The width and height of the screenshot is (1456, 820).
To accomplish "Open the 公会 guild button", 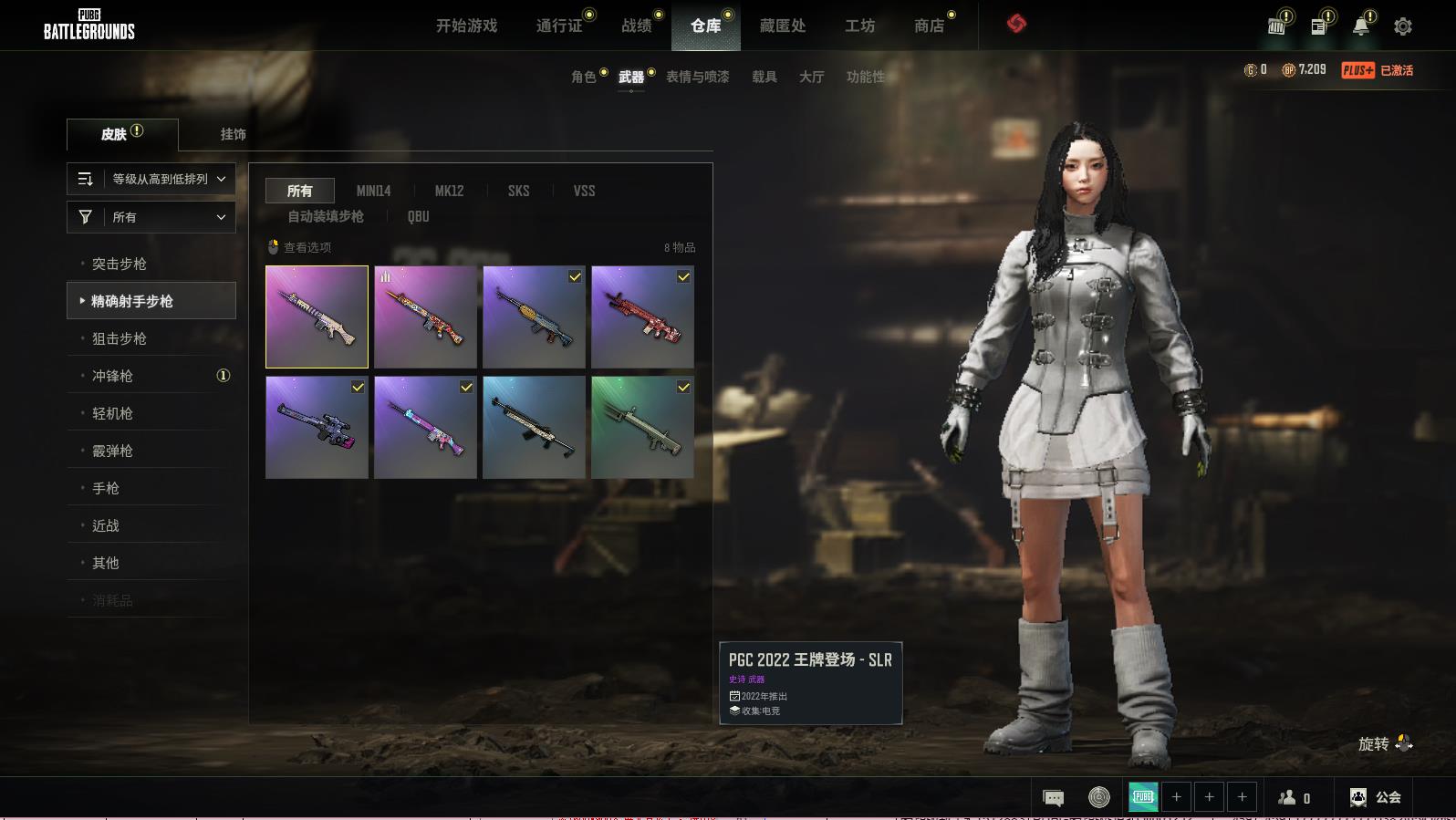I will [x=1376, y=797].
